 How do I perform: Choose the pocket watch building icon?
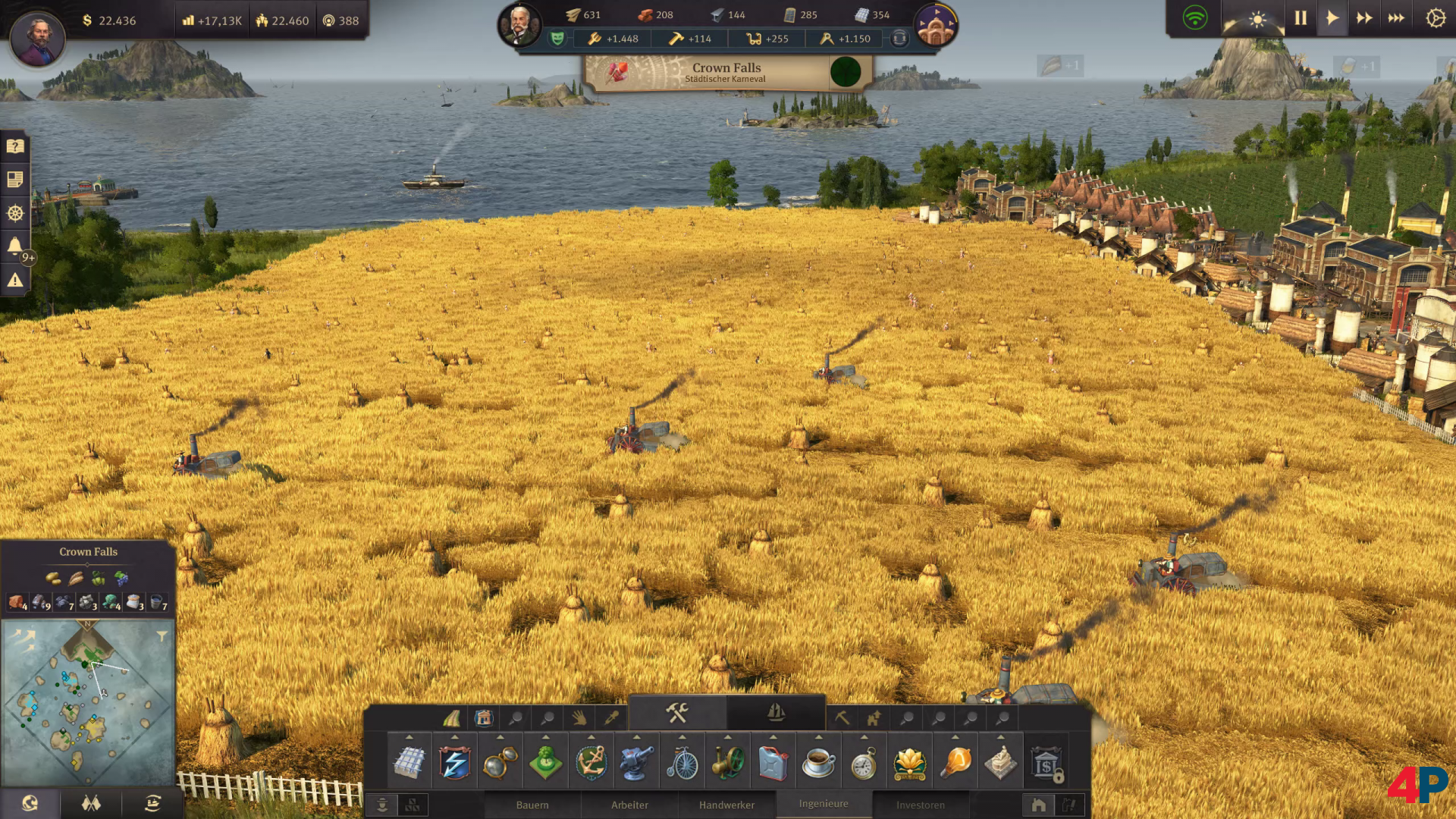864,762
